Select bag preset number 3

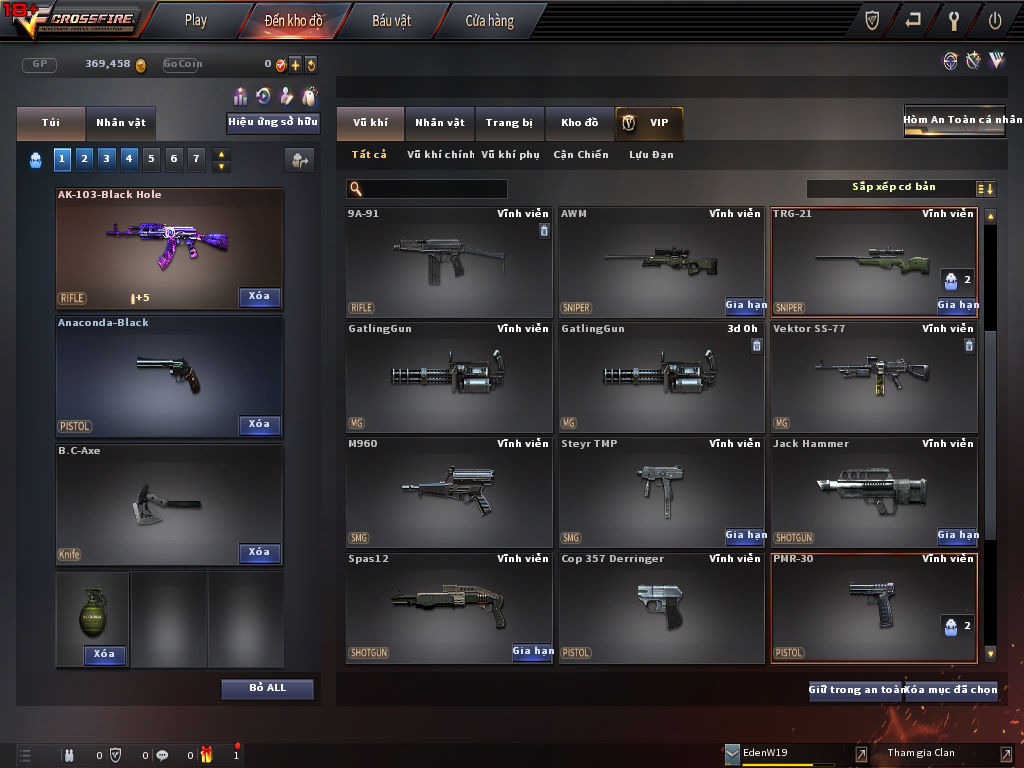click(106, 158)
